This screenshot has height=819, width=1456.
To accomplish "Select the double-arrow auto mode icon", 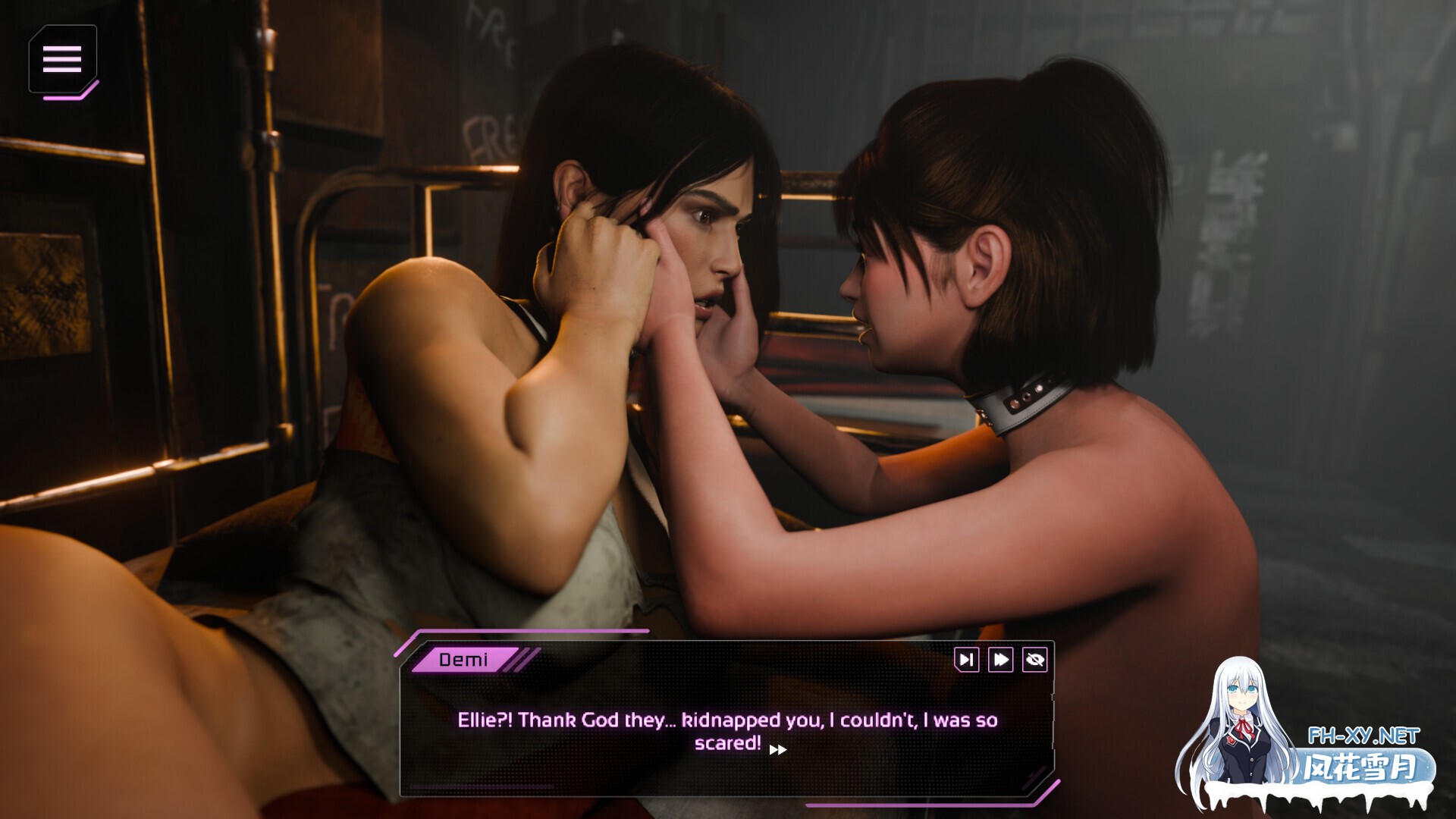I will coord(999,661).
